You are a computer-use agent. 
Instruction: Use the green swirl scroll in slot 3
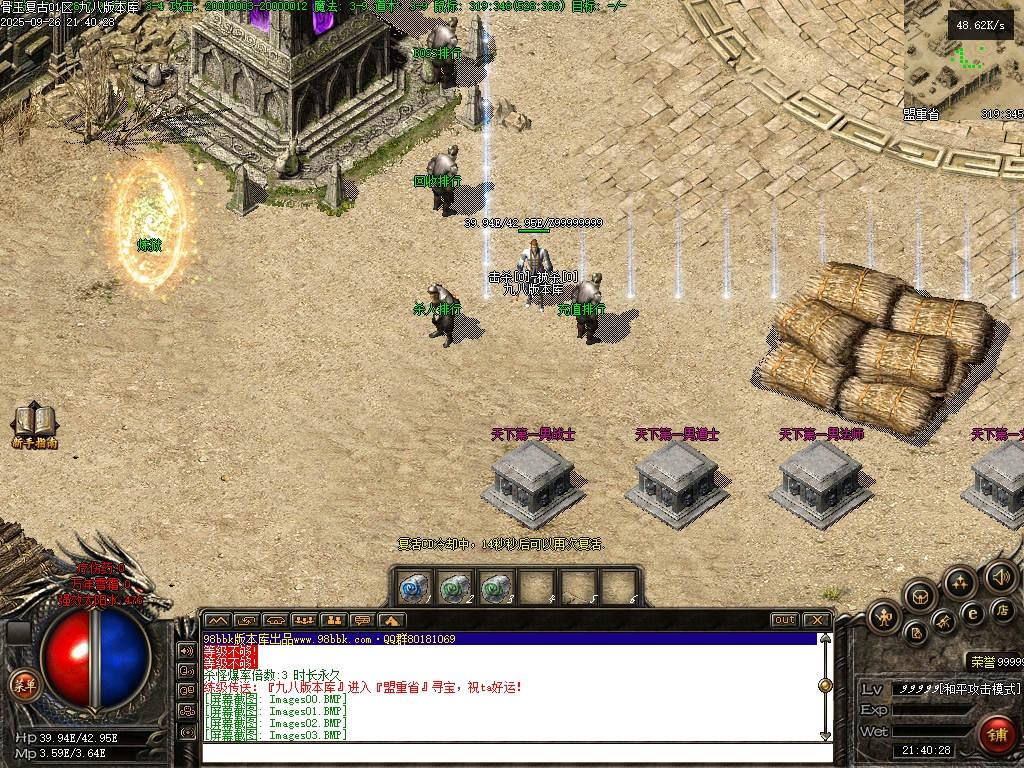(x=494, y=588)
